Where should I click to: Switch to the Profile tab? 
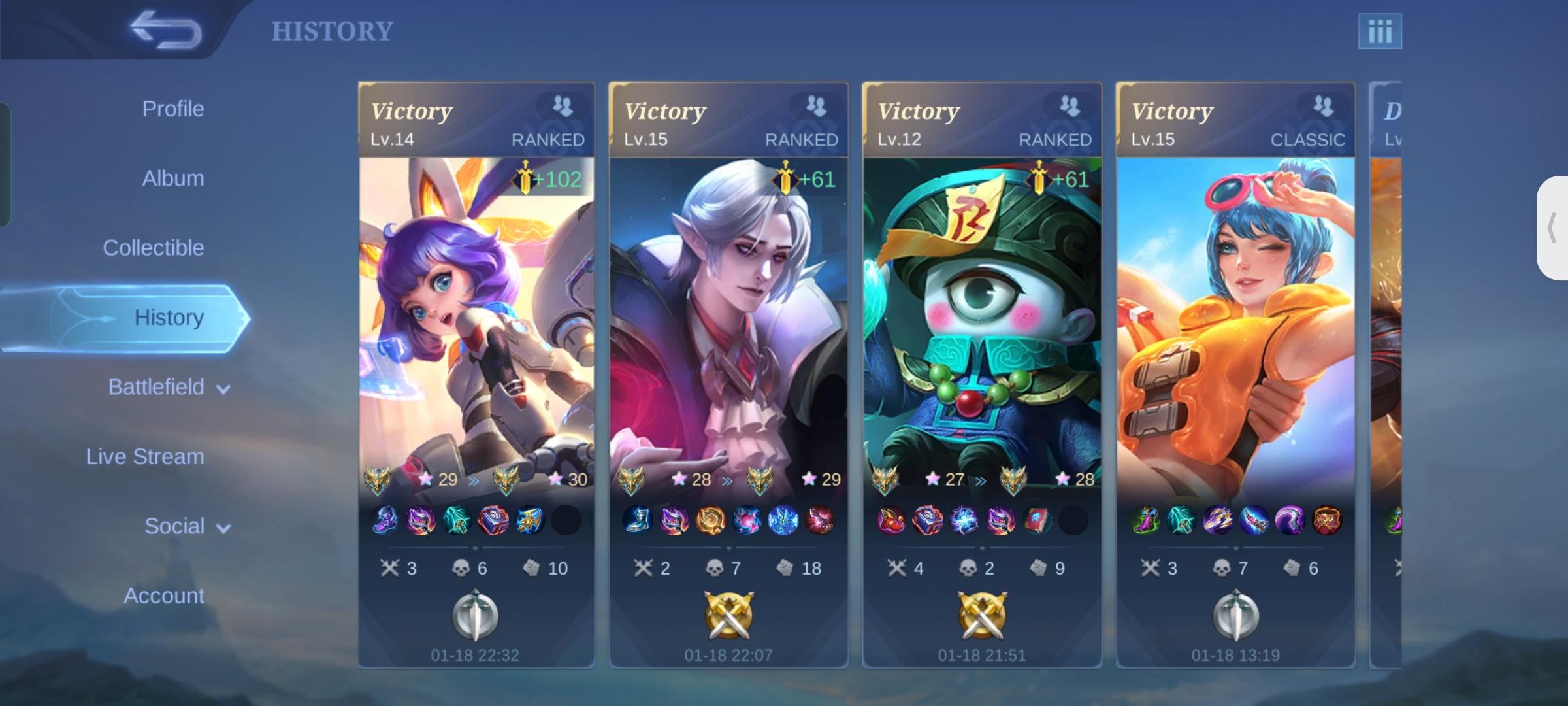tap(172, 108)
